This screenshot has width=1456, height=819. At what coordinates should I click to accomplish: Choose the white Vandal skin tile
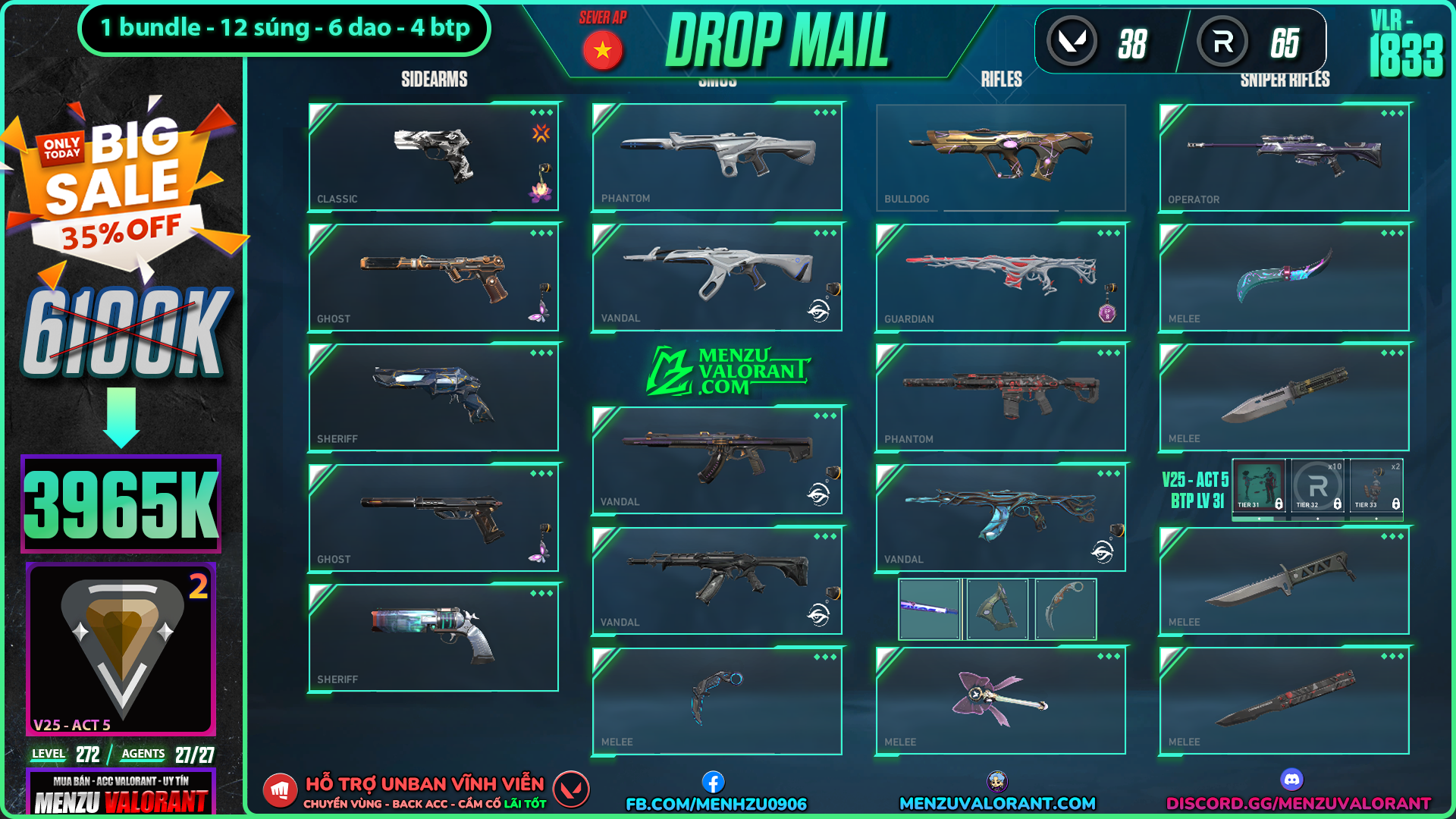[717, 277]
